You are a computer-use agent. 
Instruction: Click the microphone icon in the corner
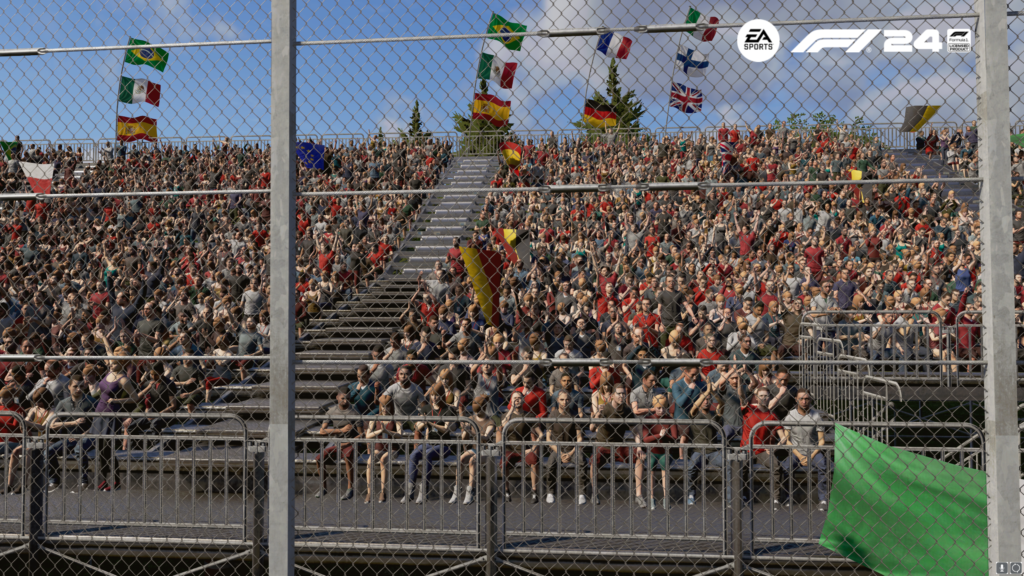pyautogui.click(x=1003, y=569)
